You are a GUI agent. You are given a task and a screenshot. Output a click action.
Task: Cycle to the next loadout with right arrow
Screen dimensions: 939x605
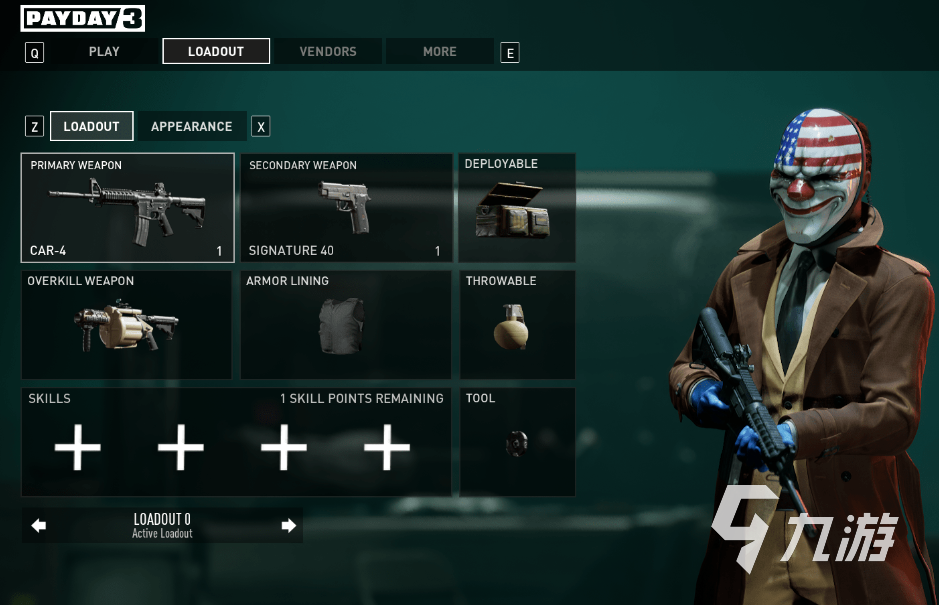click(x=289, y=525)
